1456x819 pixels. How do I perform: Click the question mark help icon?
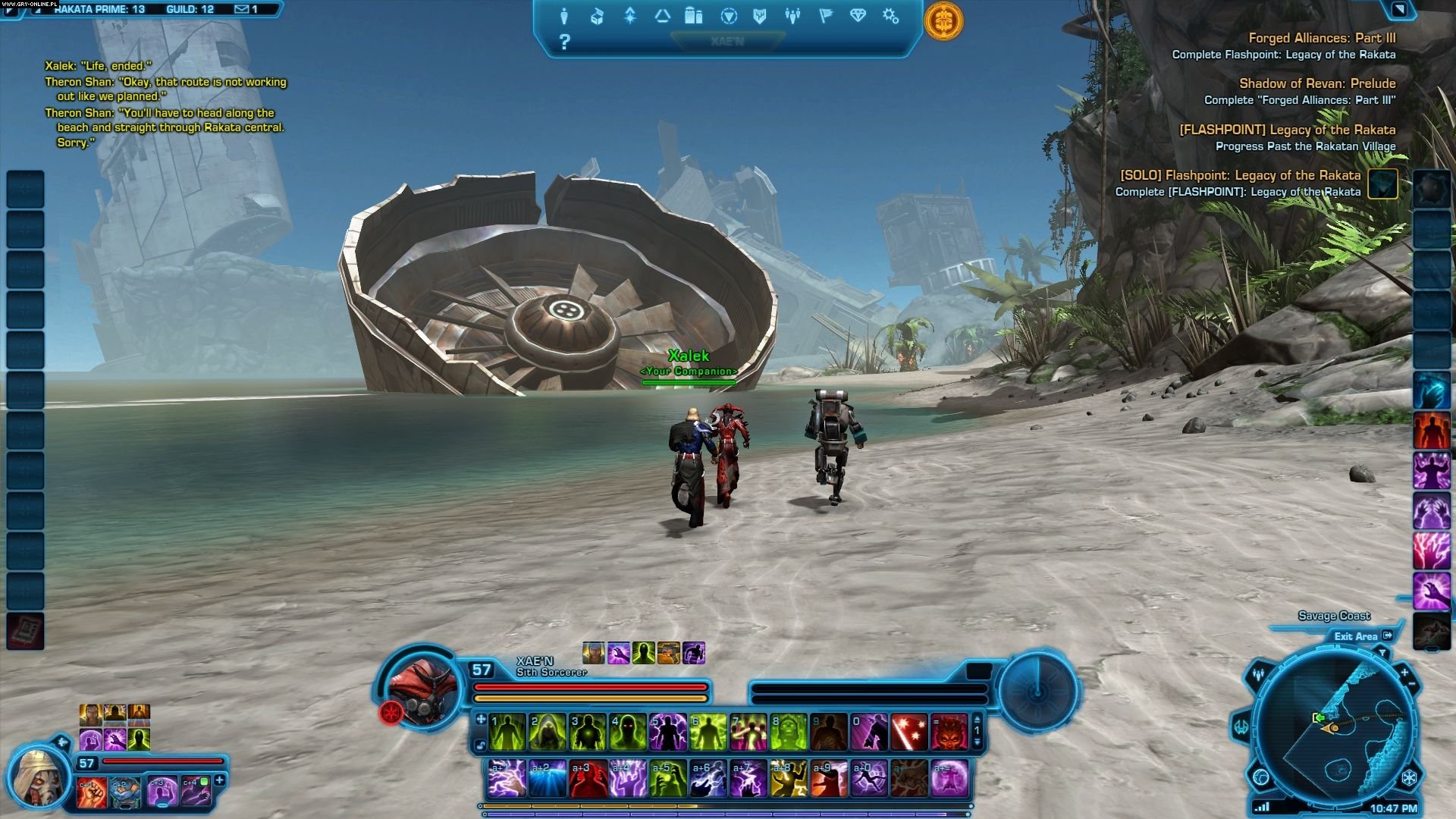coord(564,42)
